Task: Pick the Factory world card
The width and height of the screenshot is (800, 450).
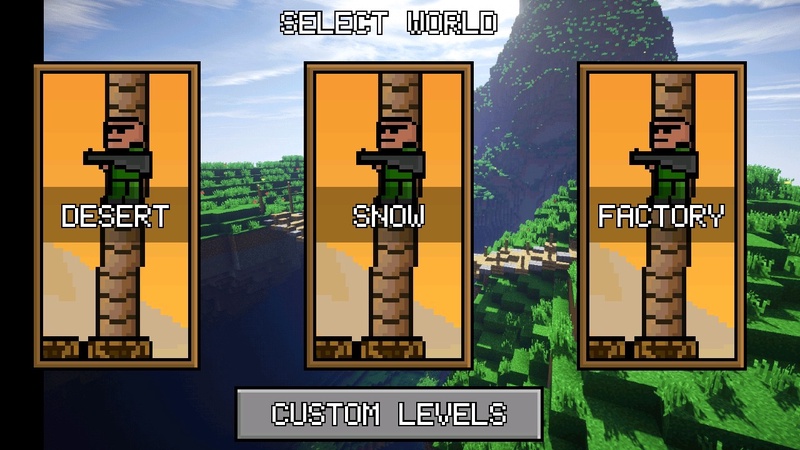Action: click(x=660, y=215)
